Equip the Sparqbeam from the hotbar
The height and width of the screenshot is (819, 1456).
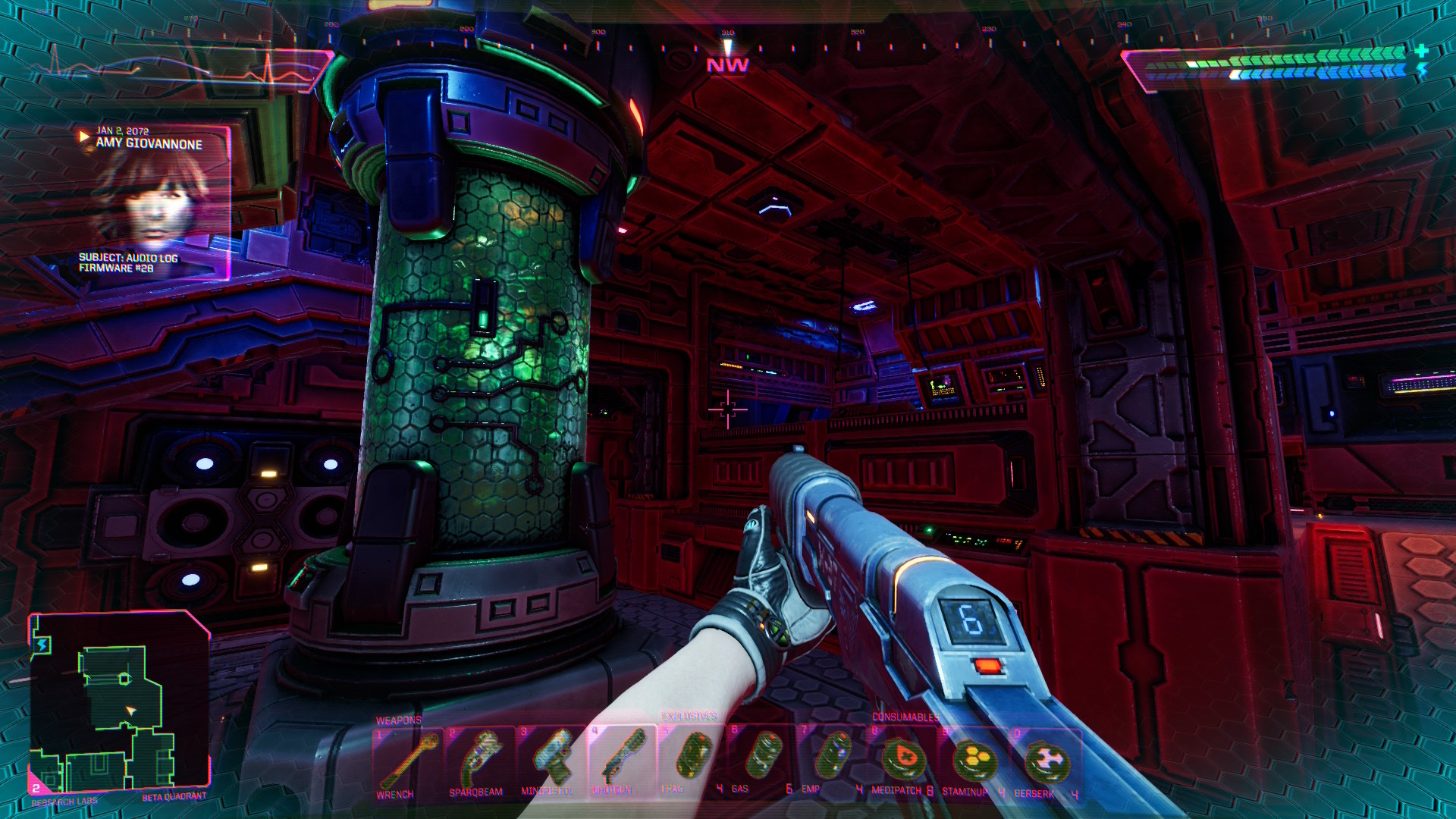[479, 761]
